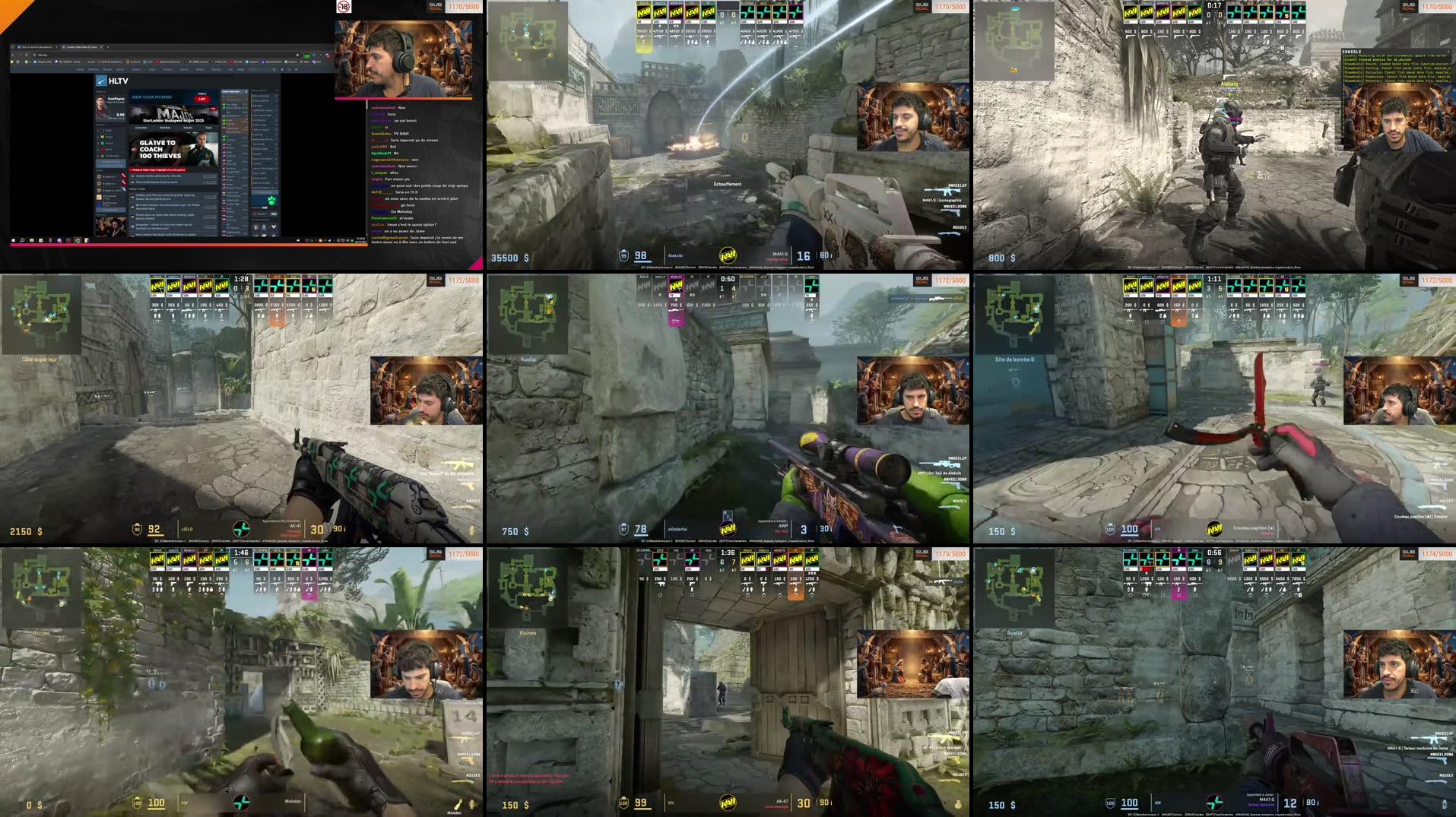The height and width of the screenshot is (817, 1456).
Task: Expand hidden icons in the system tray
Action: click(x=293, y=240)
